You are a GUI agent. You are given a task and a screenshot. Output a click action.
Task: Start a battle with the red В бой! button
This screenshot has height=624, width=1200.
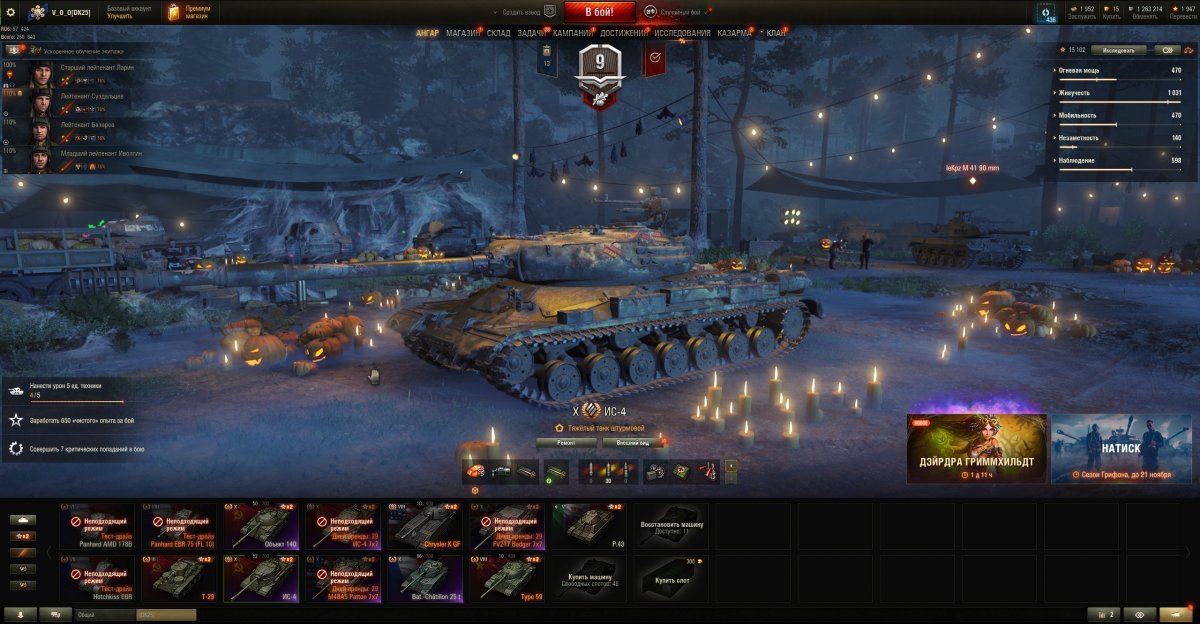[600, 12]
